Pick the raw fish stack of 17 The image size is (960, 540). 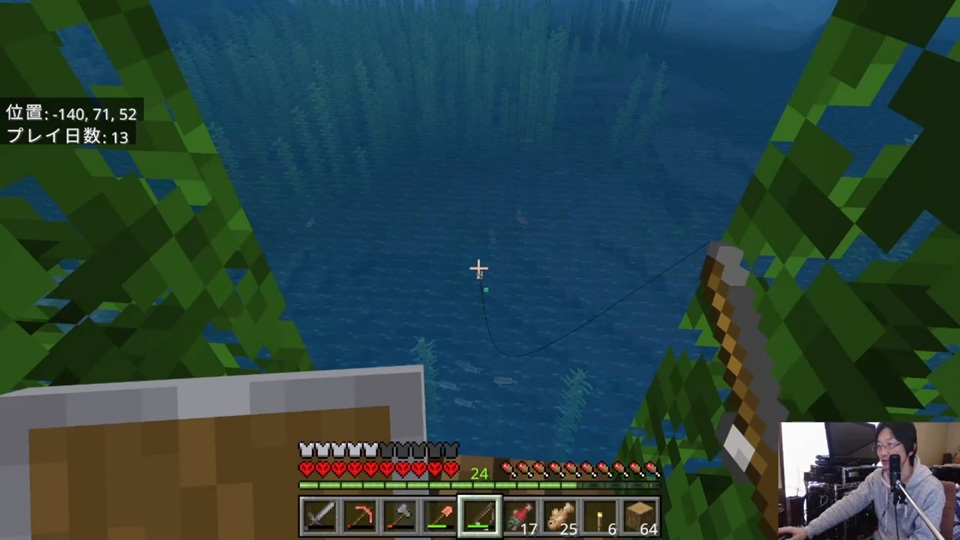519,516
